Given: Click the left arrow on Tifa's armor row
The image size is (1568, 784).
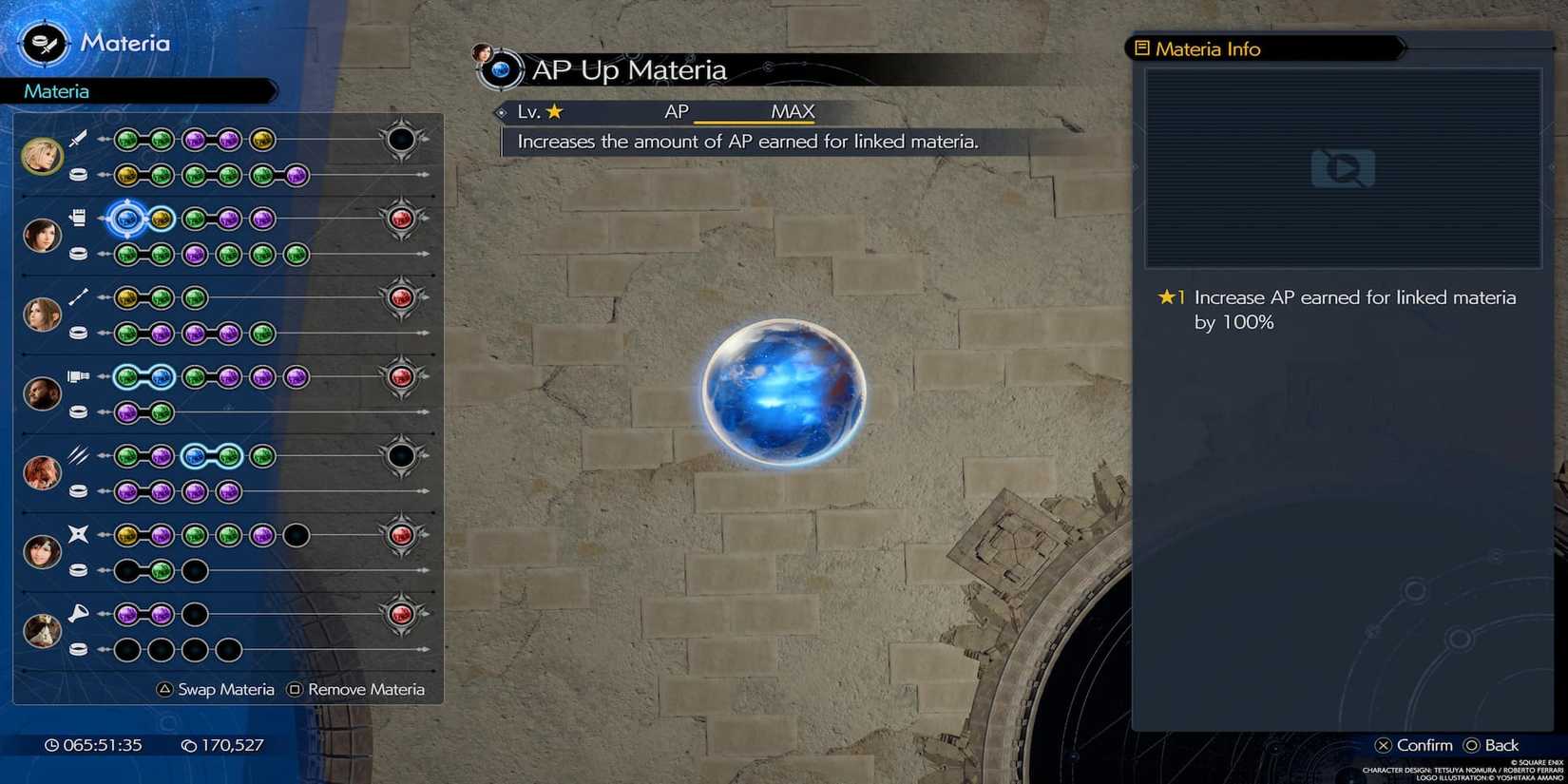Looking at the screenshot, I should click(x=104, y=255).
